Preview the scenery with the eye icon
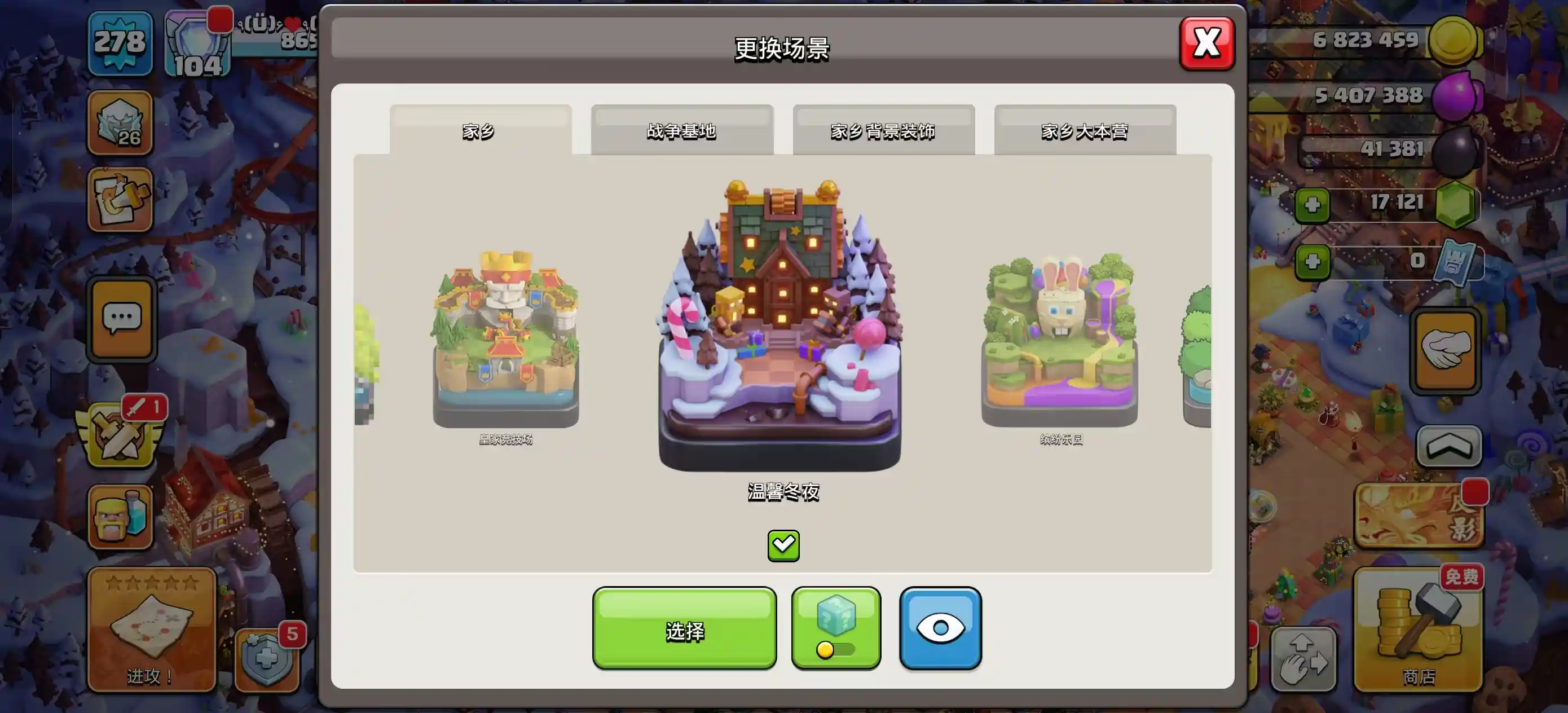 (x=939, y=627)
